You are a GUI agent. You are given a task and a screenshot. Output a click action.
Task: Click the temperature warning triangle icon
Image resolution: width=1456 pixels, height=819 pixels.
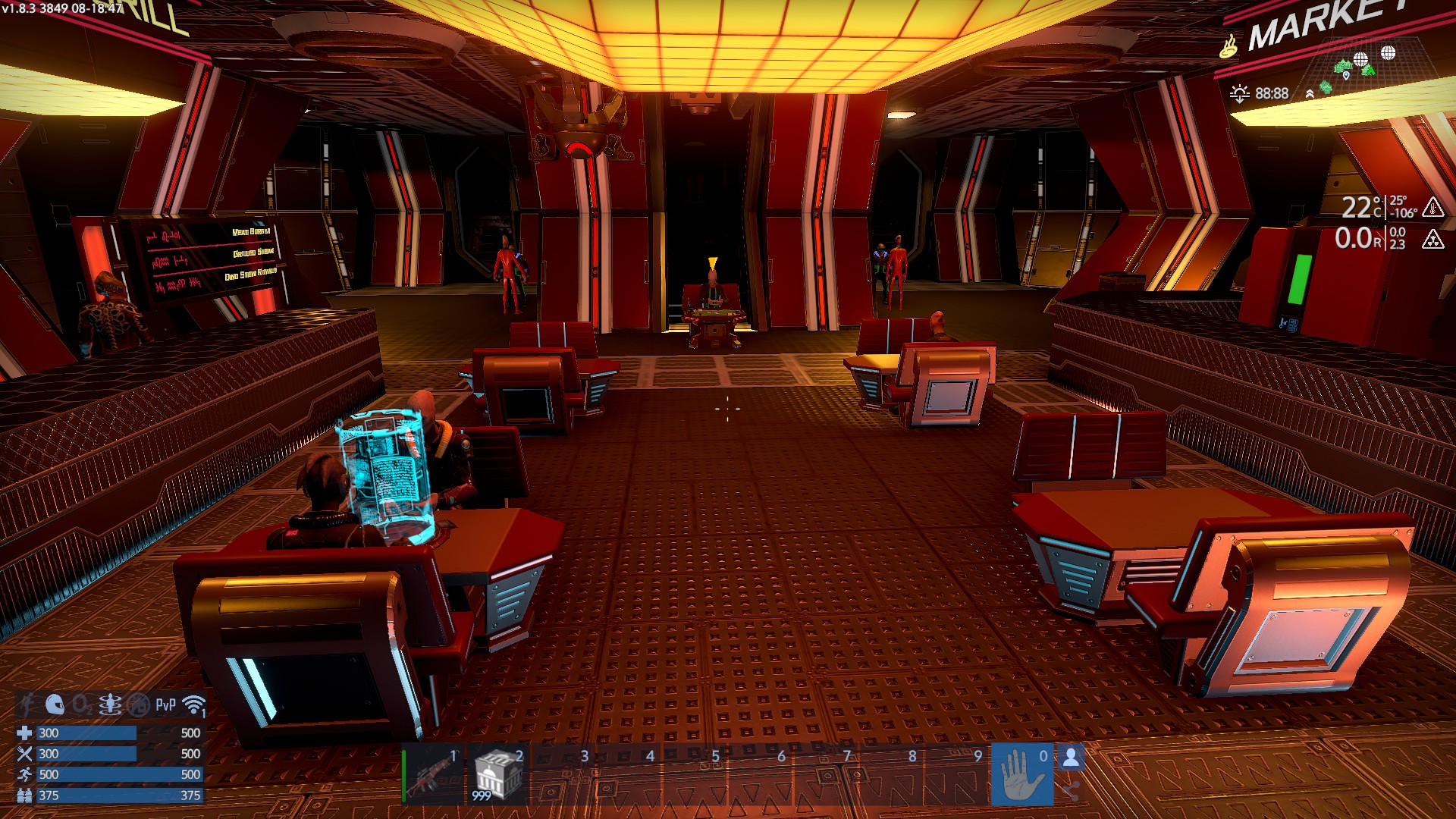(x=1432, y=207)
